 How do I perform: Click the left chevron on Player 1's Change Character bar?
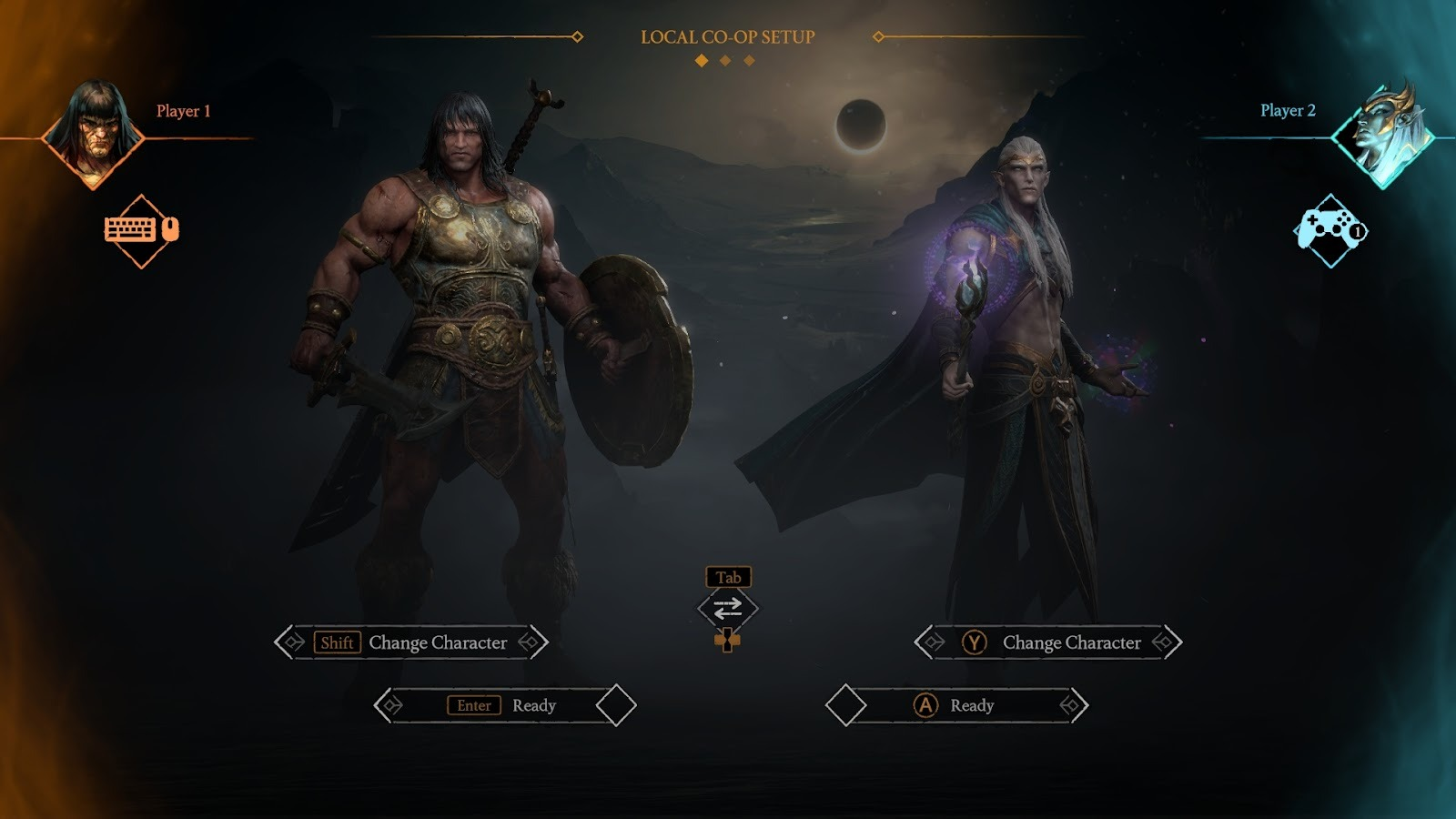290,642
